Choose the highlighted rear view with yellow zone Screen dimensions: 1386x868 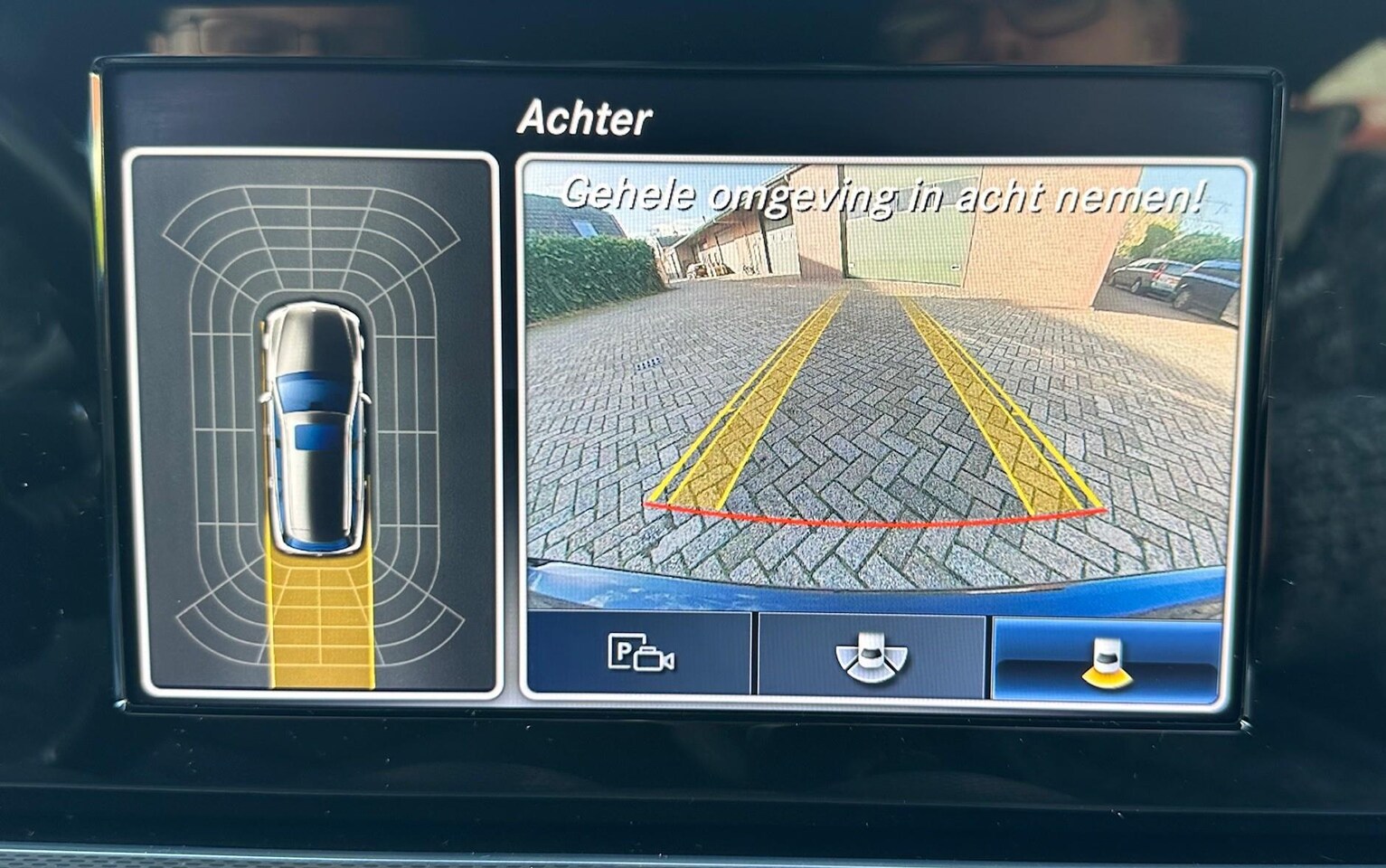[1108, 659]
